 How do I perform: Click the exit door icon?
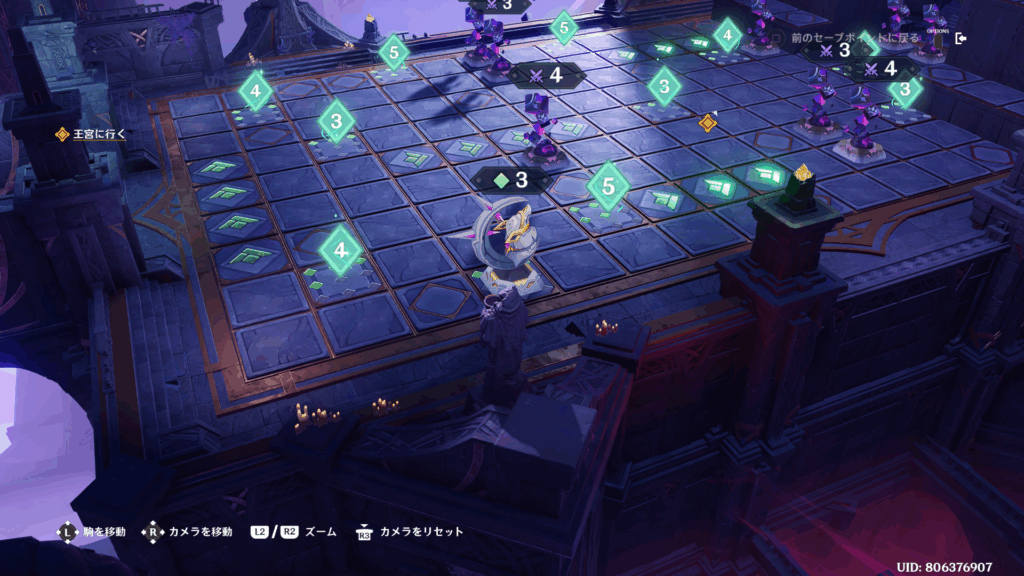click(961, 38)
